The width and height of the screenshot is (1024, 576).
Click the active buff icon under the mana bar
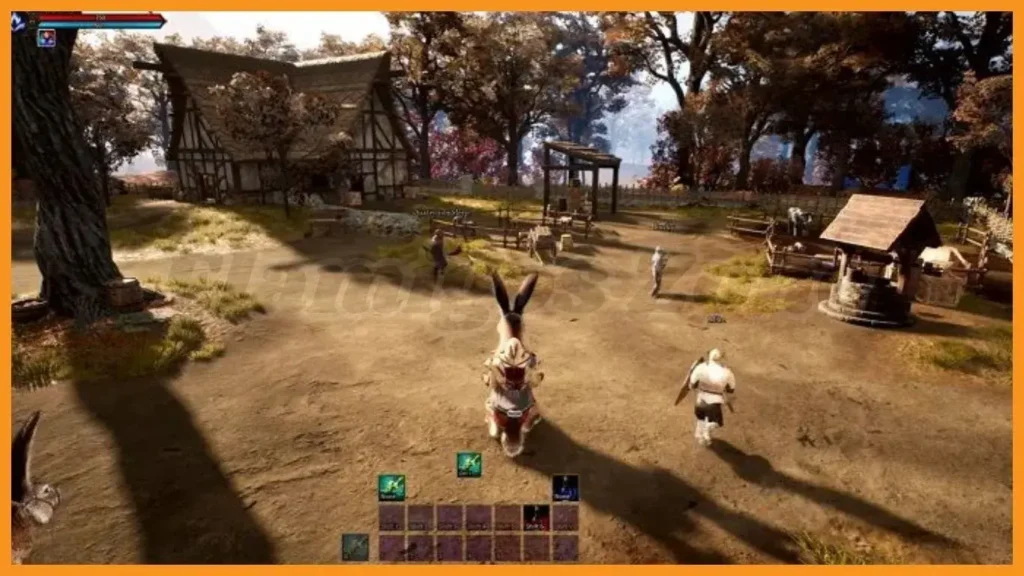(x=46, y=38)
